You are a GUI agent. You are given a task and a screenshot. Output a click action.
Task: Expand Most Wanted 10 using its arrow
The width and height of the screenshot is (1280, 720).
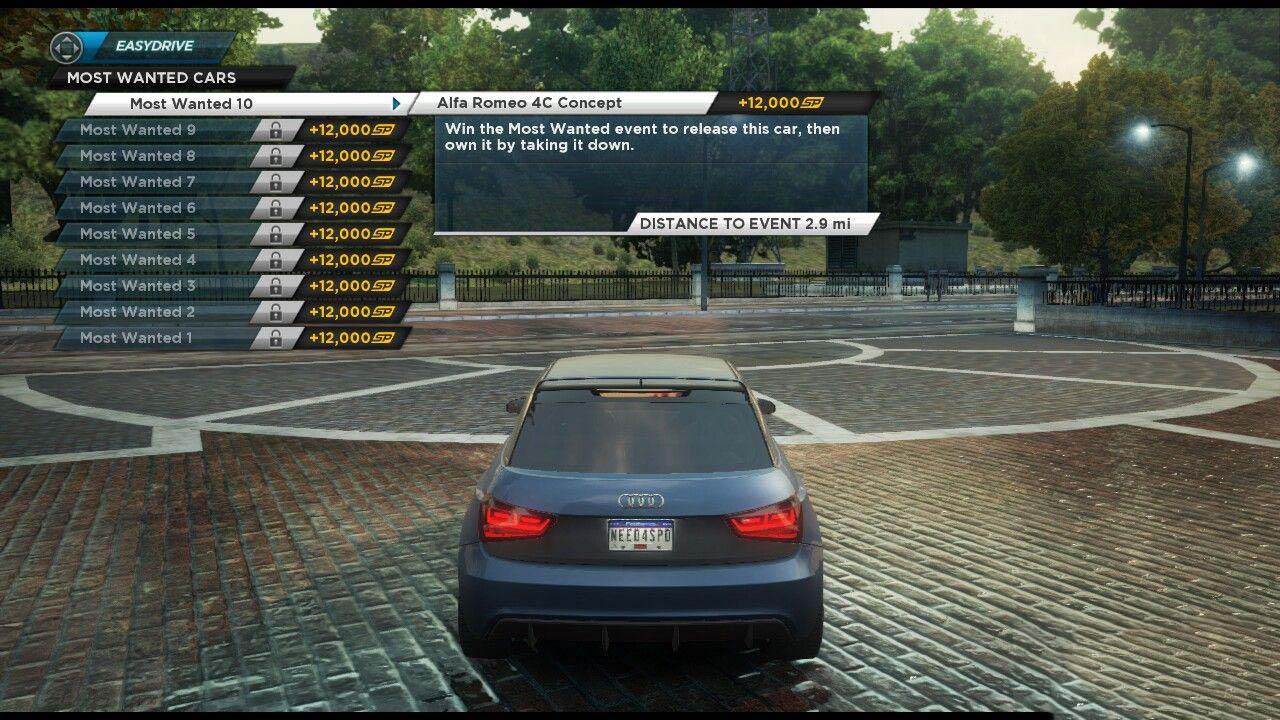(x=399, y=102)
